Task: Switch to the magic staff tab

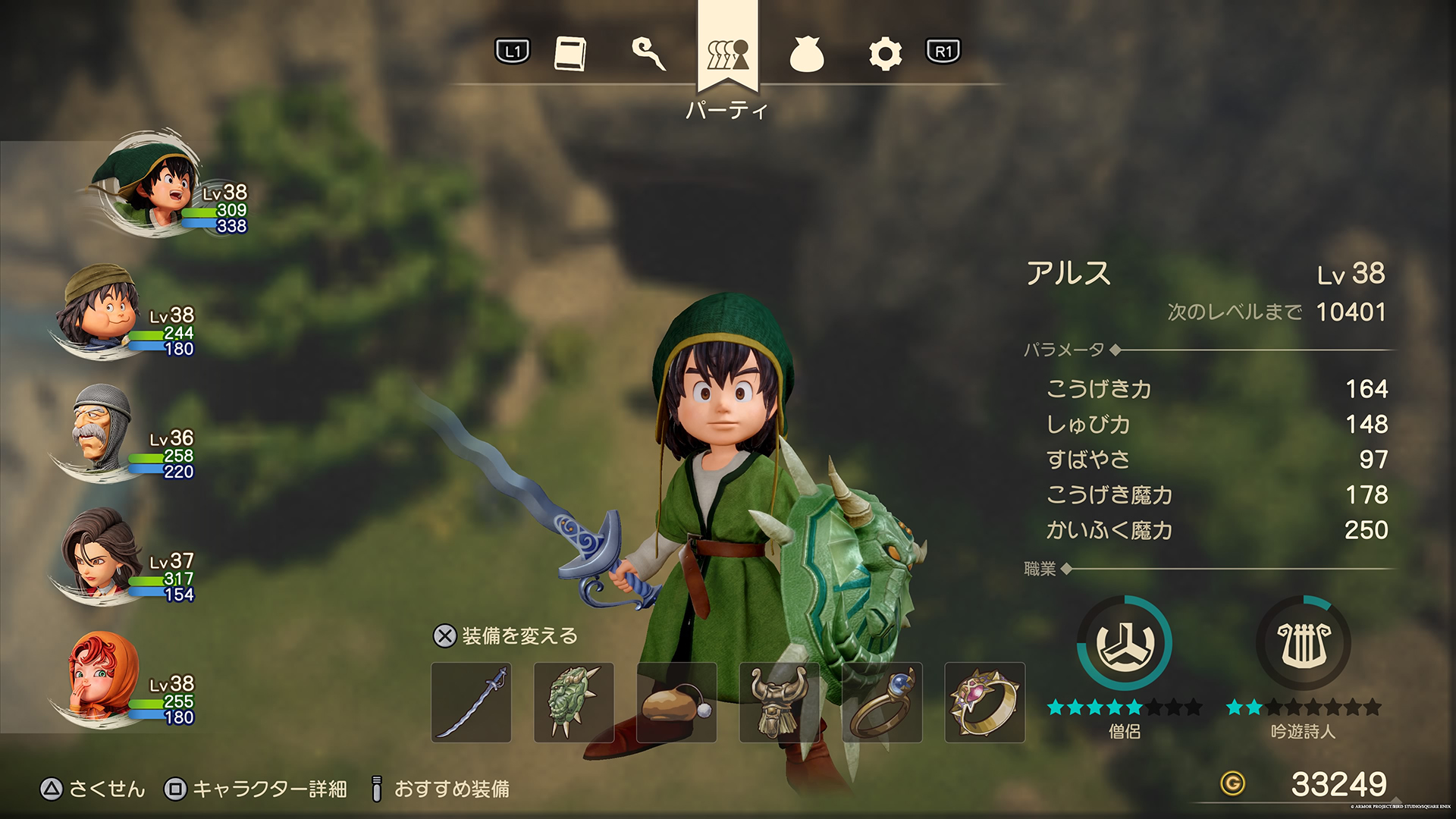Action: point(649,54)
